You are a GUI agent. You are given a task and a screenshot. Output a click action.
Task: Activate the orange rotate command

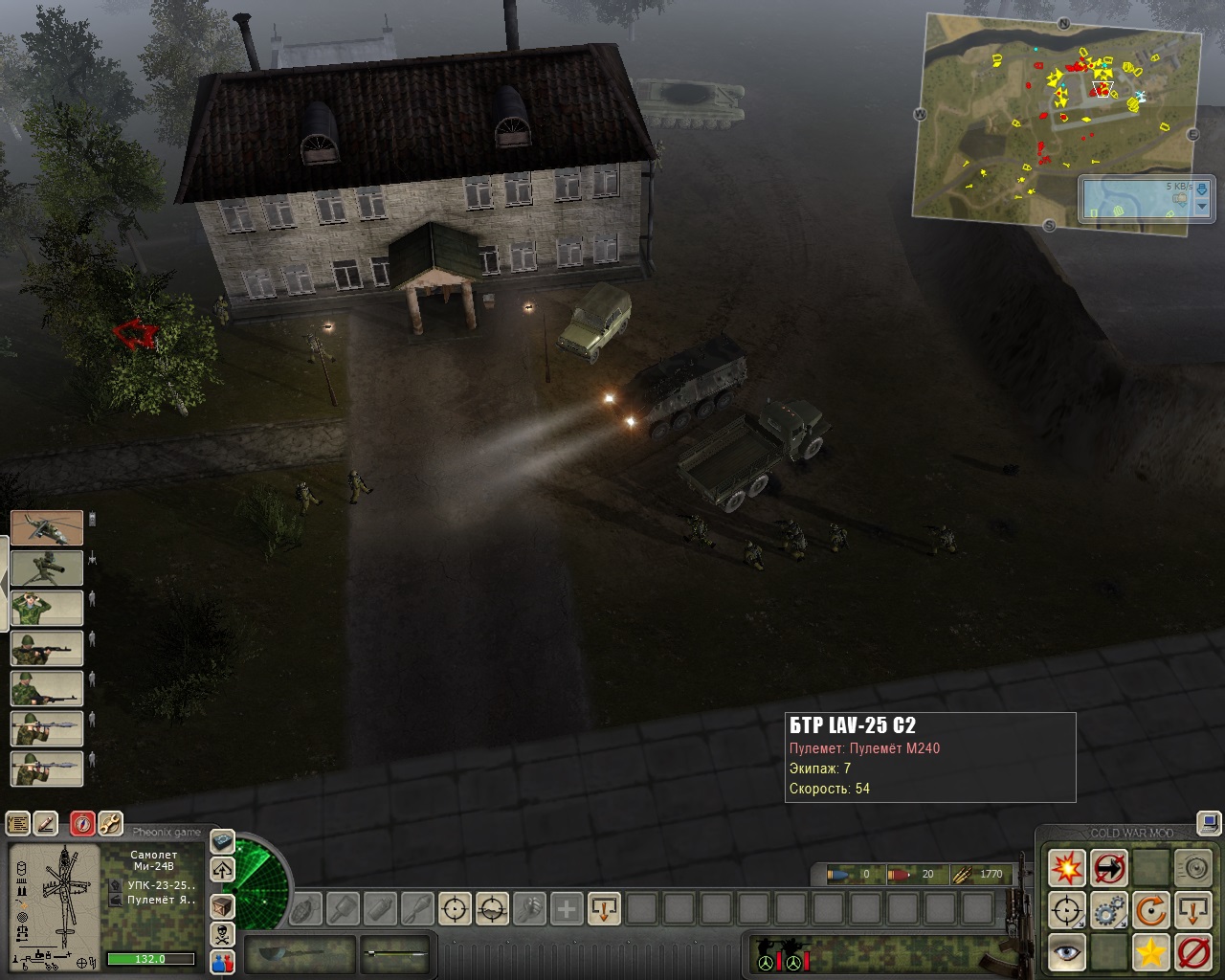[1150, 910]
